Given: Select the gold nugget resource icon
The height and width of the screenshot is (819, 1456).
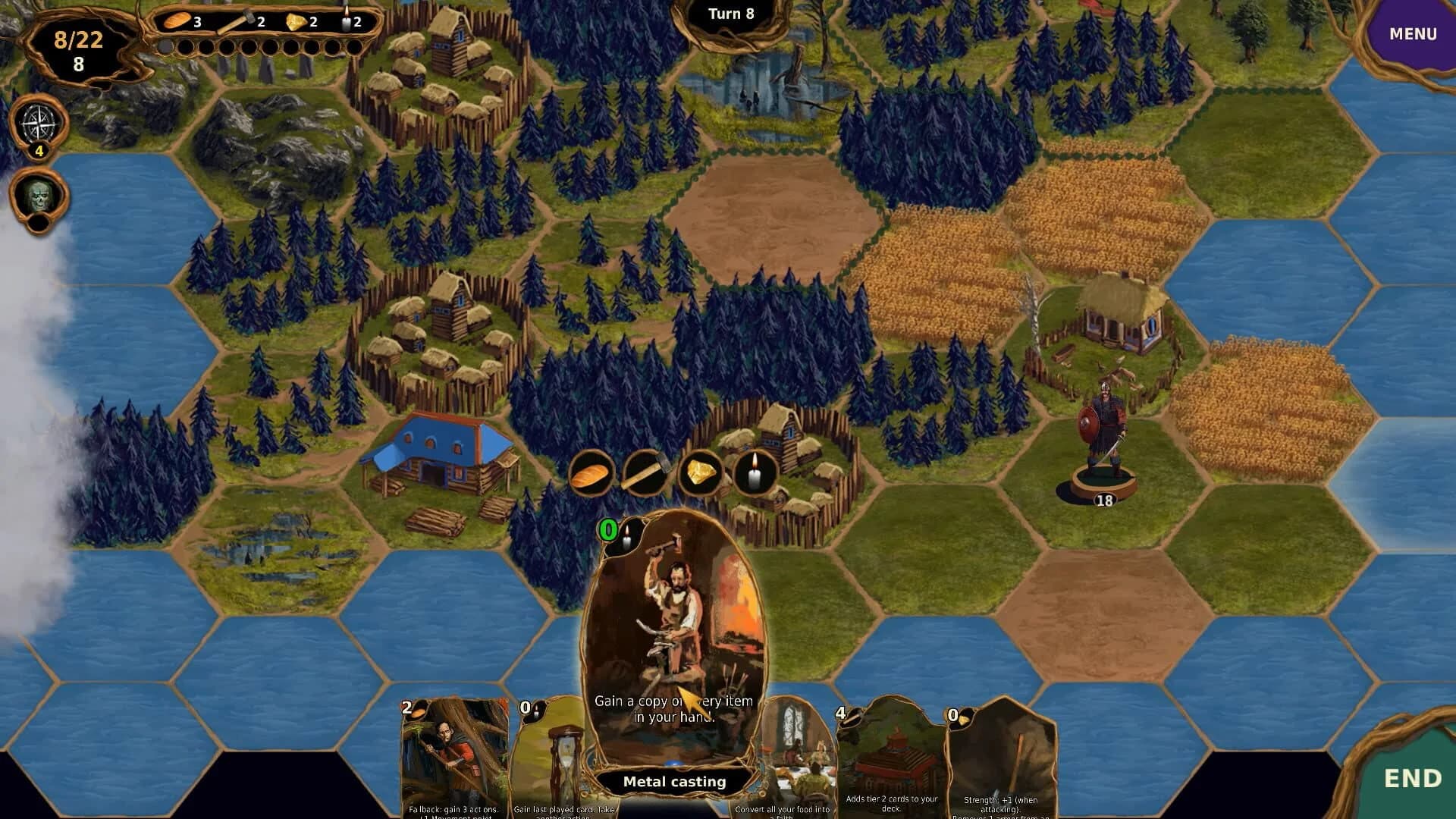Looking at the screenshot, I should click(x=296, y=20).
